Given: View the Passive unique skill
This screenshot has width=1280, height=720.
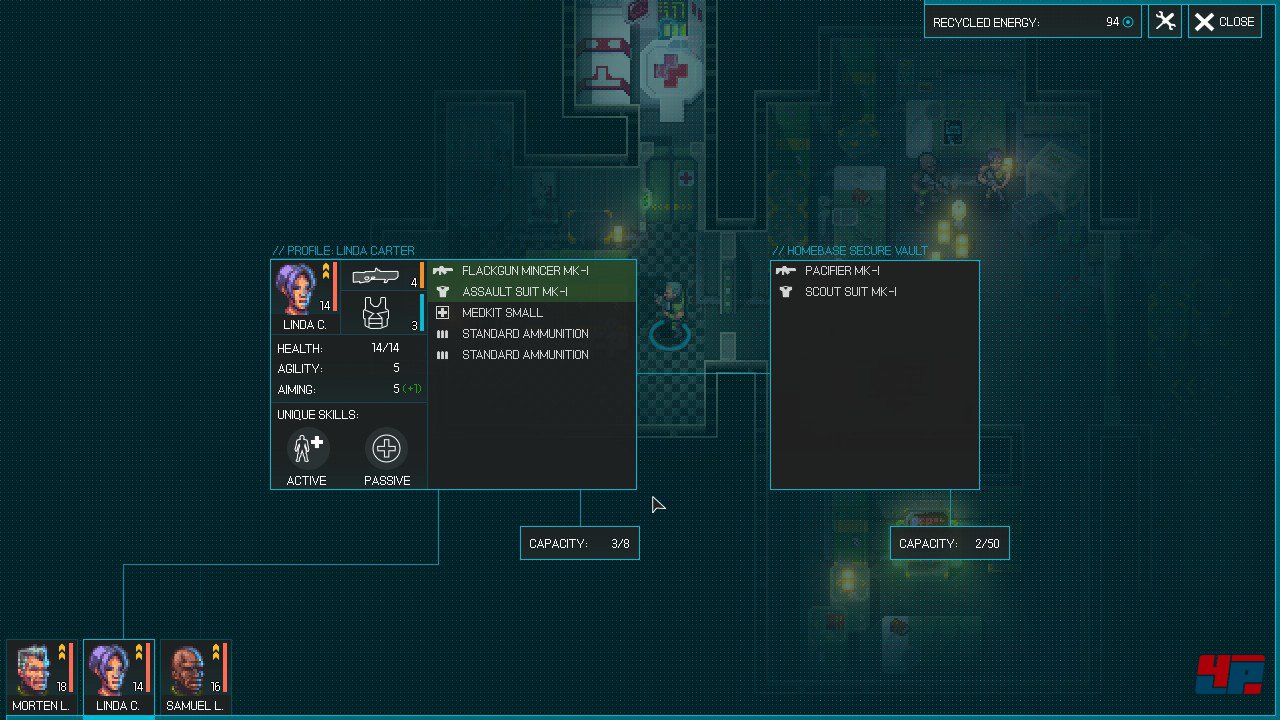Looking at the screenshot, I should (386, 449).
